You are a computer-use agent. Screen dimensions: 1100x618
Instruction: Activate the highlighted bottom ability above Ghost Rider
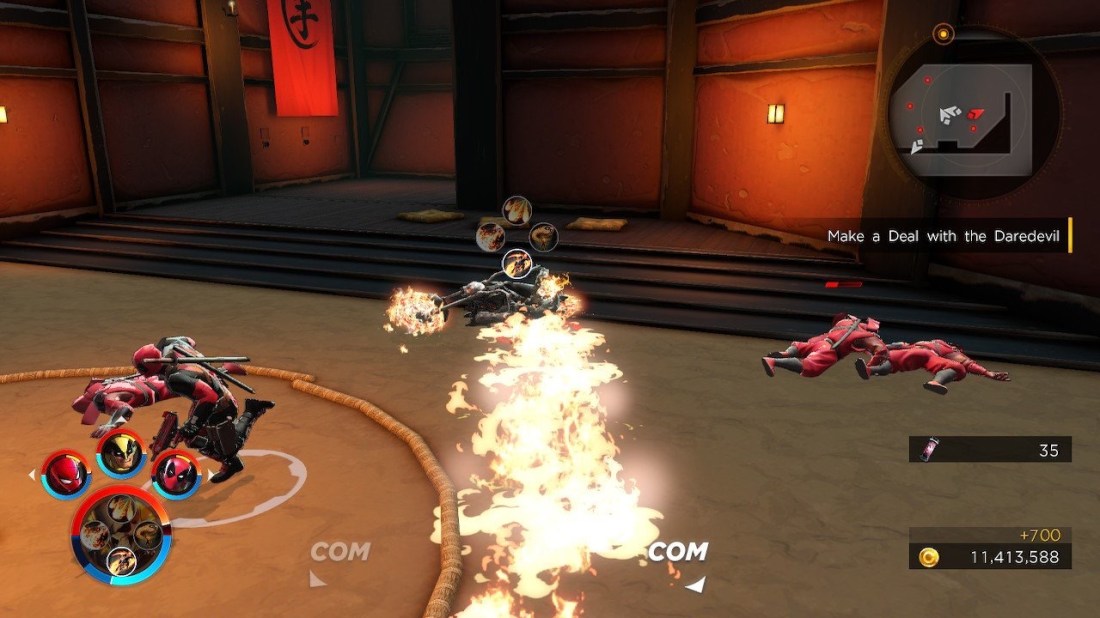pyautogui.click(x=516, y=264)
